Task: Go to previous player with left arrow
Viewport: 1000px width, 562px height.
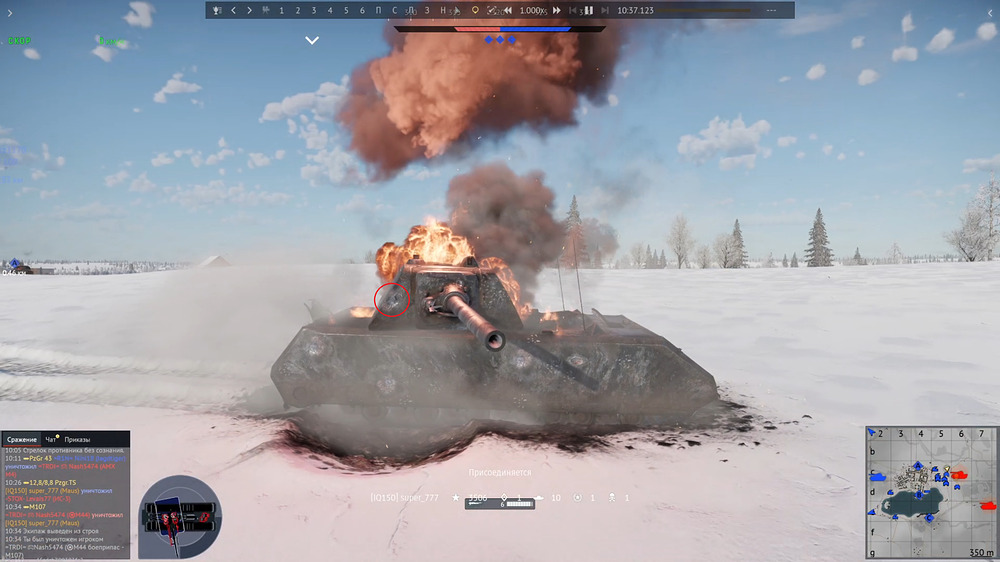Action: pyautogui.click(x=233, y=10)
